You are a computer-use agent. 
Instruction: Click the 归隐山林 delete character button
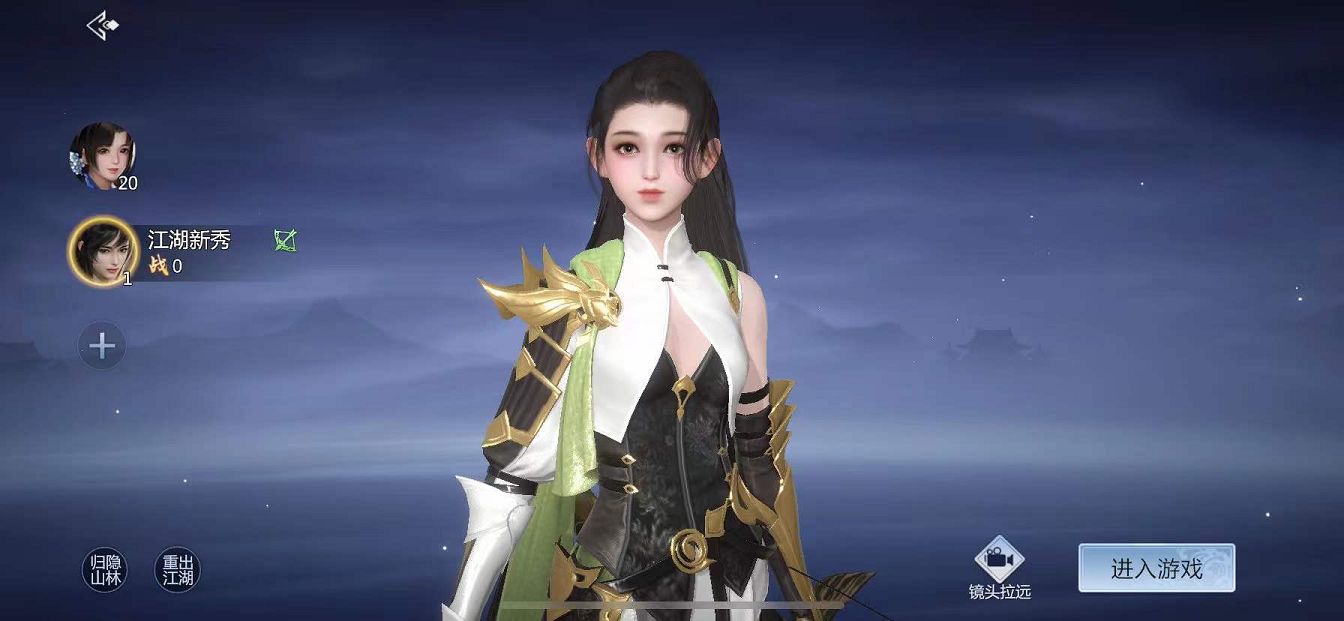coord(104,570)
